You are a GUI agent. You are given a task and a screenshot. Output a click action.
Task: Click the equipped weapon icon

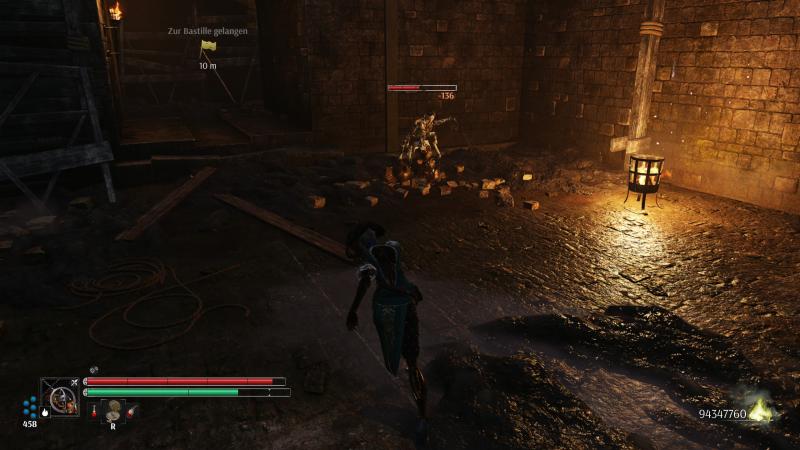tap(60, 396)
